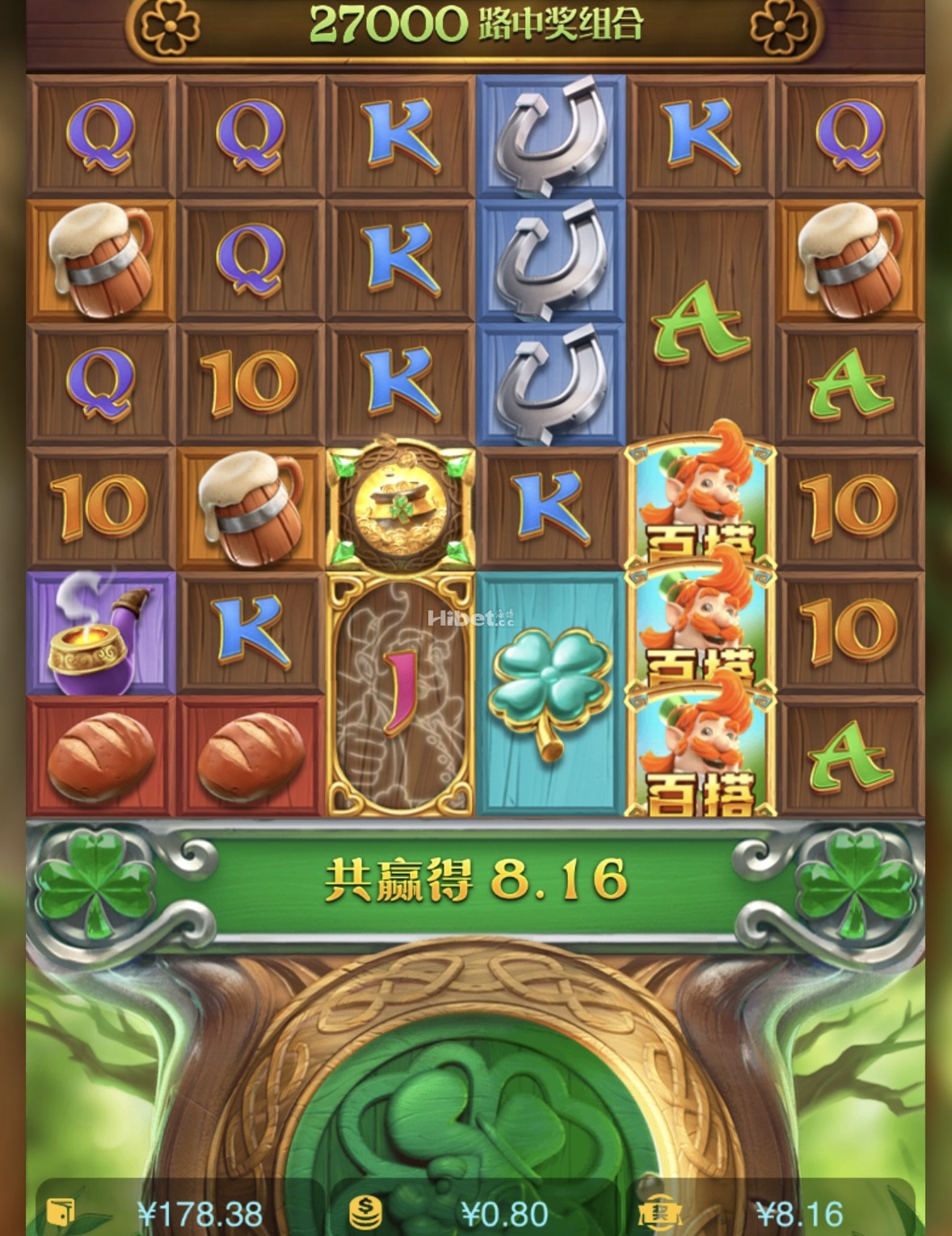Tap the win prize icon beside ¥8.16
Viewport: 952px width, 1236px height.
coord(659,1213)
